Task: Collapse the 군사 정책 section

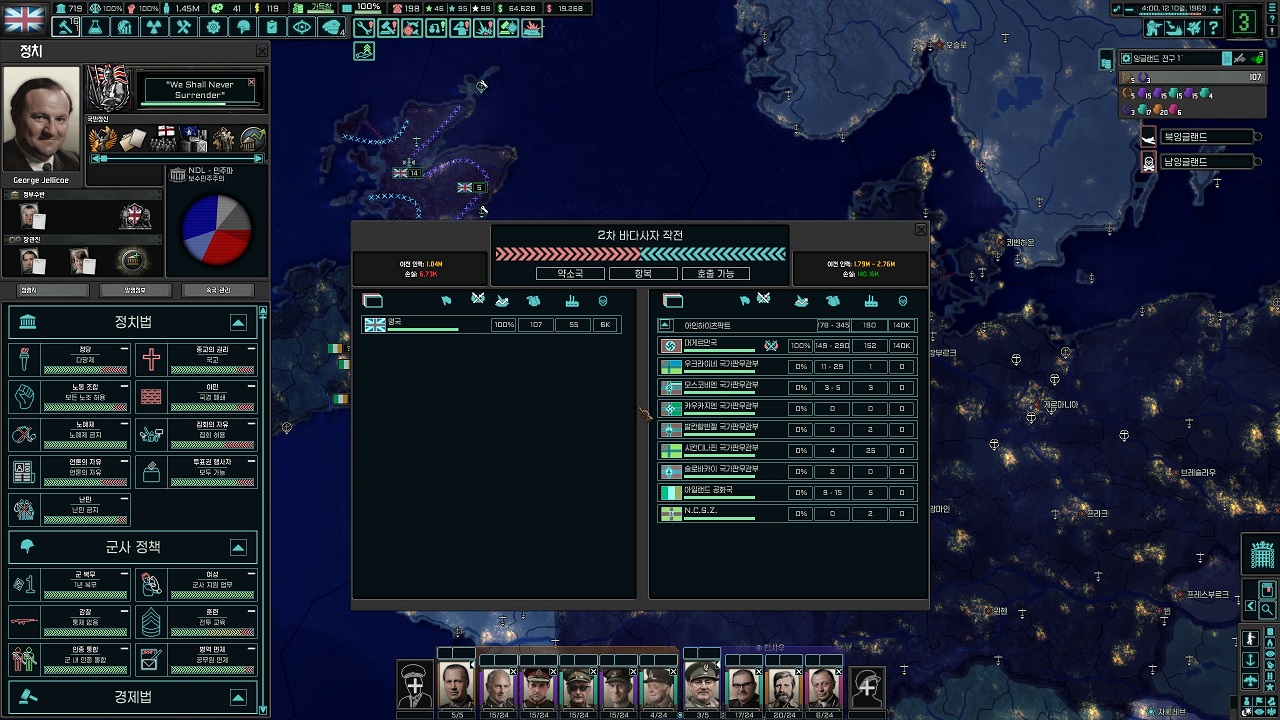Action: coord(238,547)
